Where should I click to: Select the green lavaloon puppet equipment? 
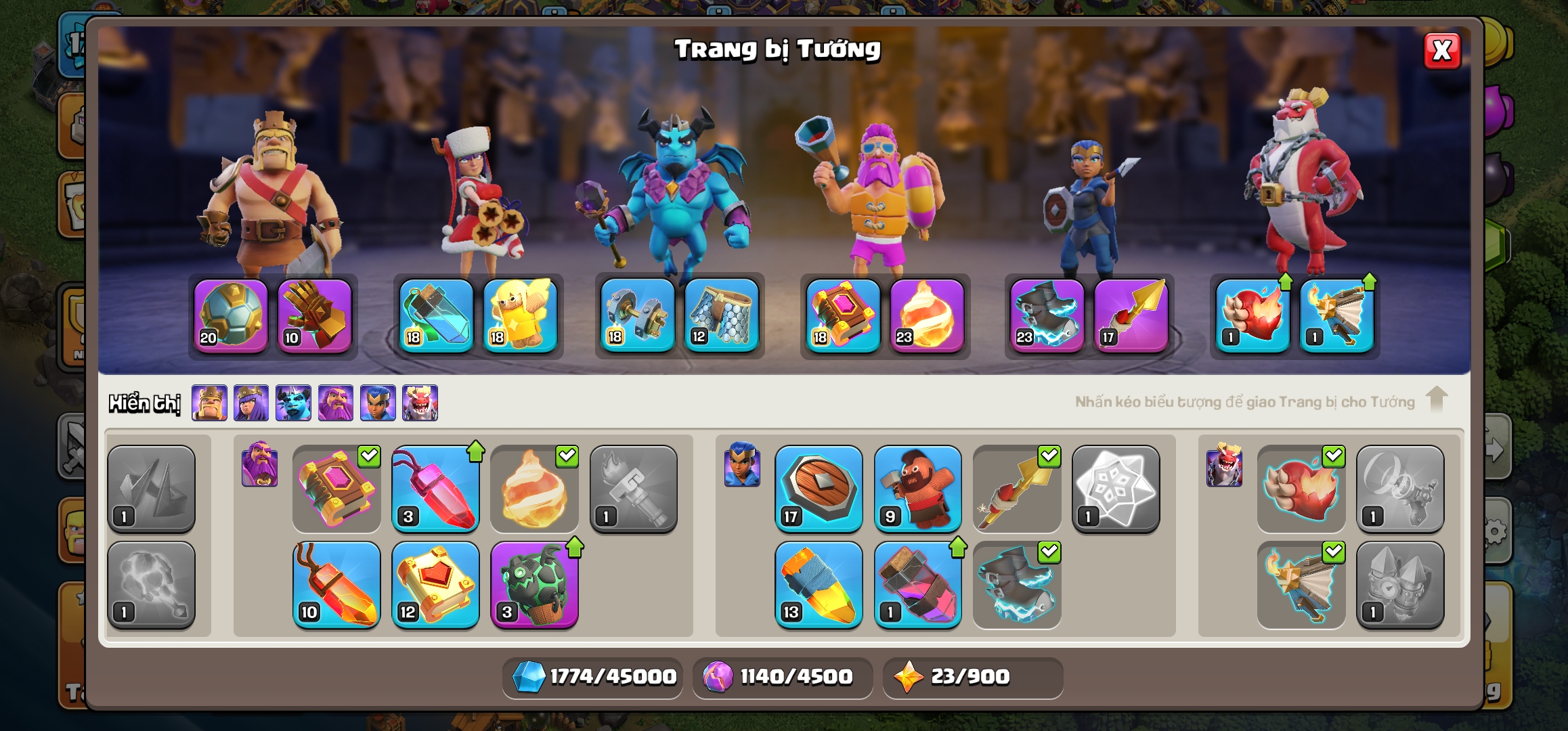tap(534, 585)
